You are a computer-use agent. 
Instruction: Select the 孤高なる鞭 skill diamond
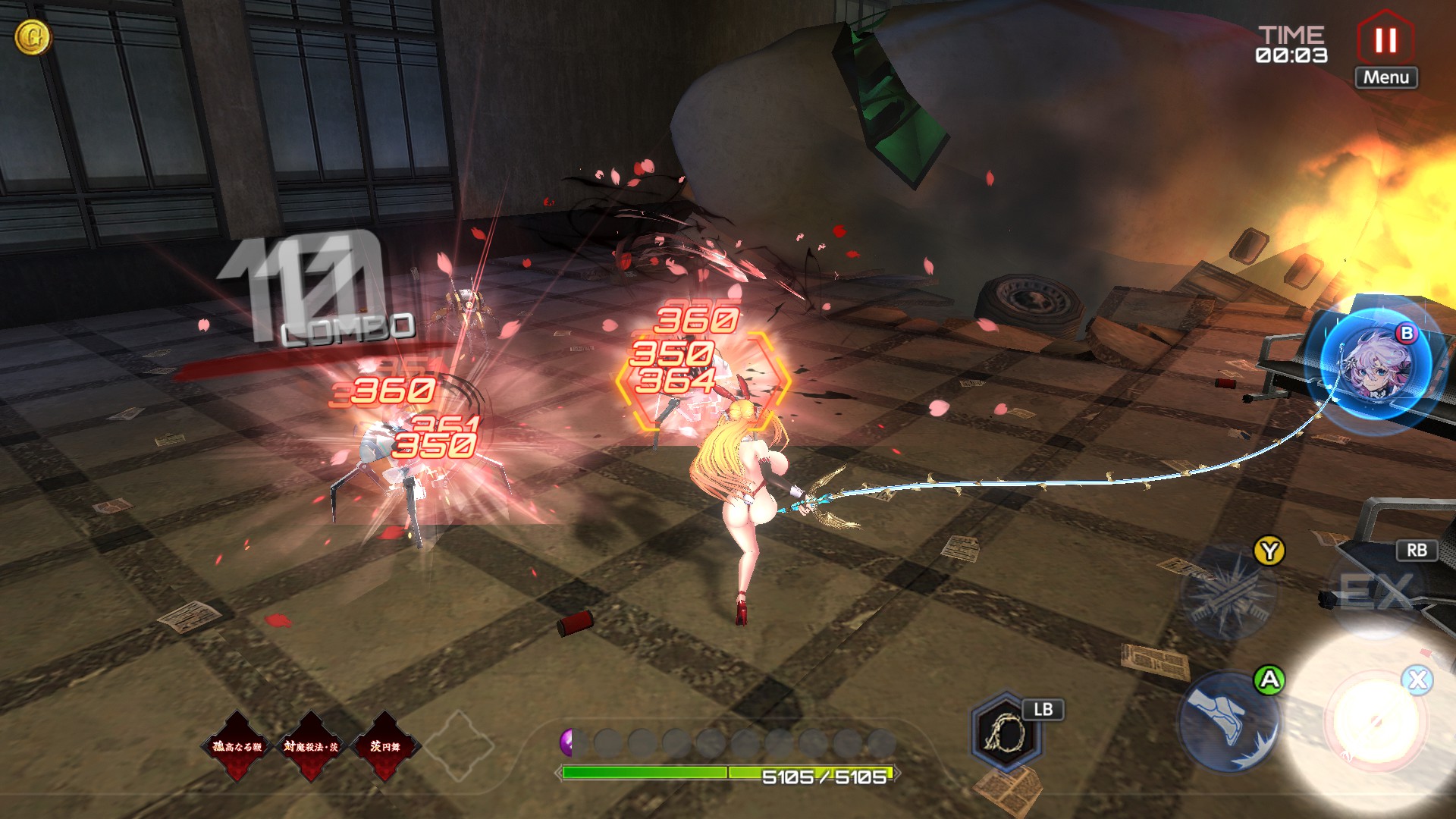237,746
